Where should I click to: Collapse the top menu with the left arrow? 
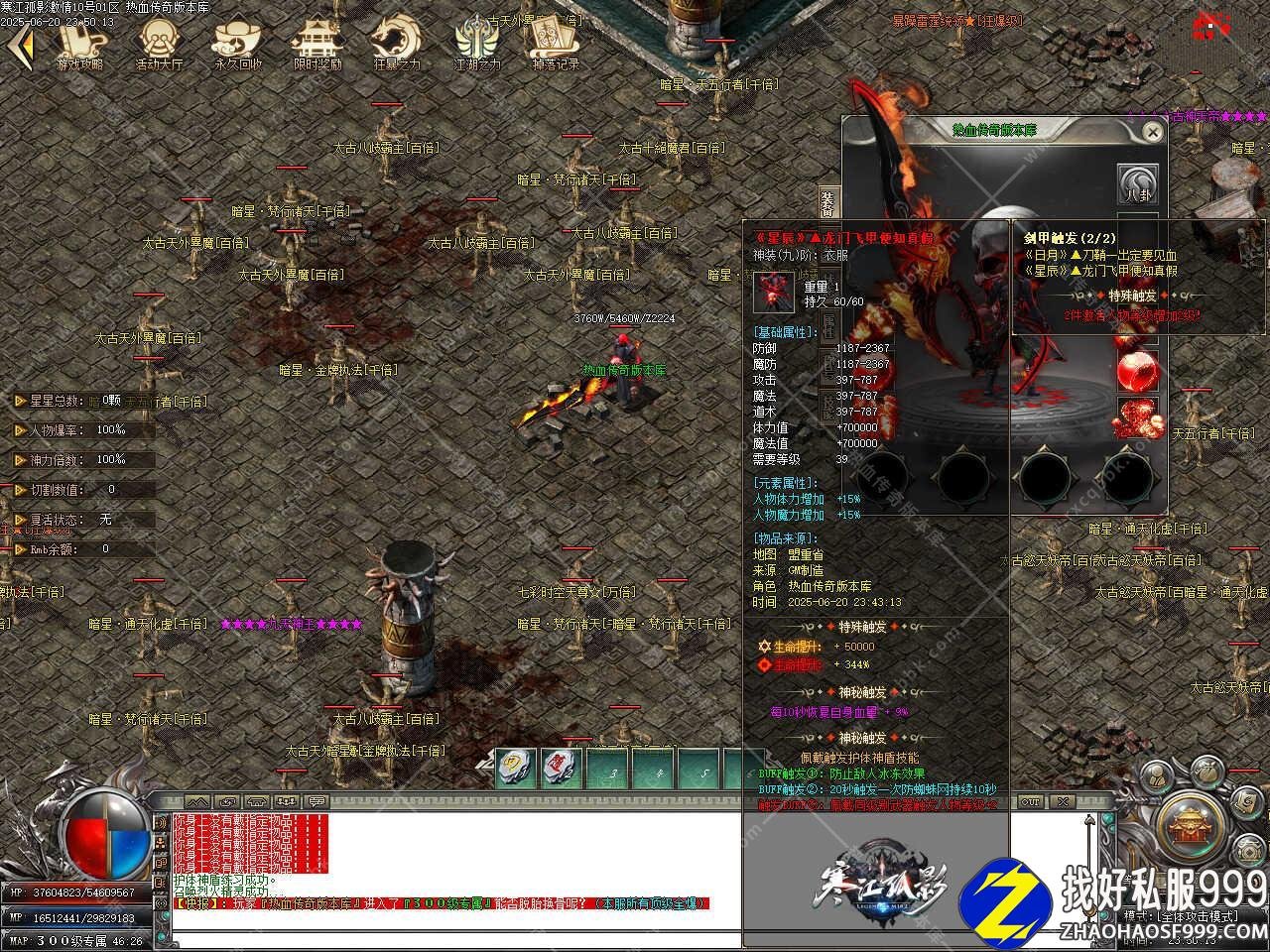coord(22,44)
